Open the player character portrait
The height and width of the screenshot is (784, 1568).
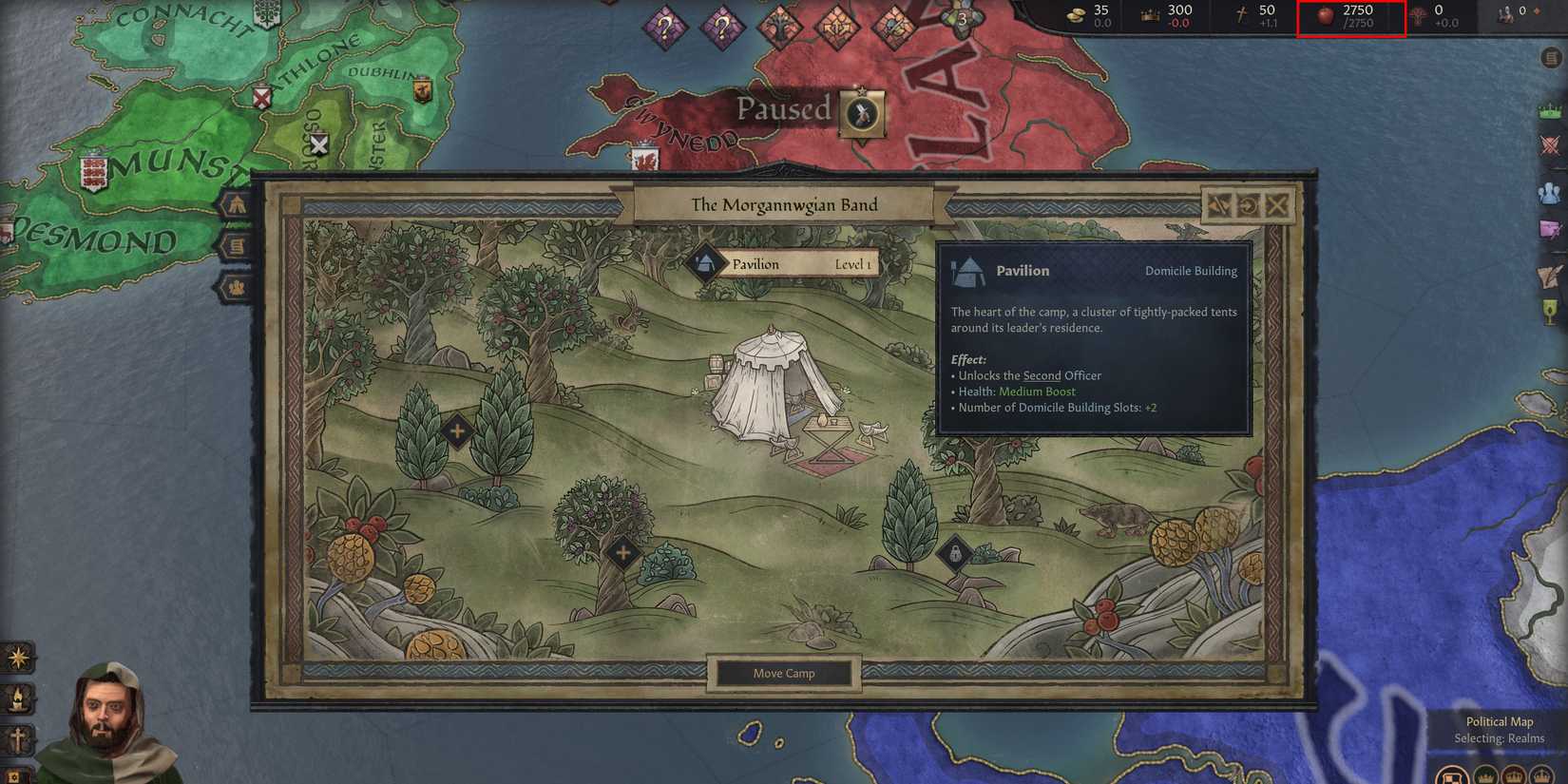[109, 724]
